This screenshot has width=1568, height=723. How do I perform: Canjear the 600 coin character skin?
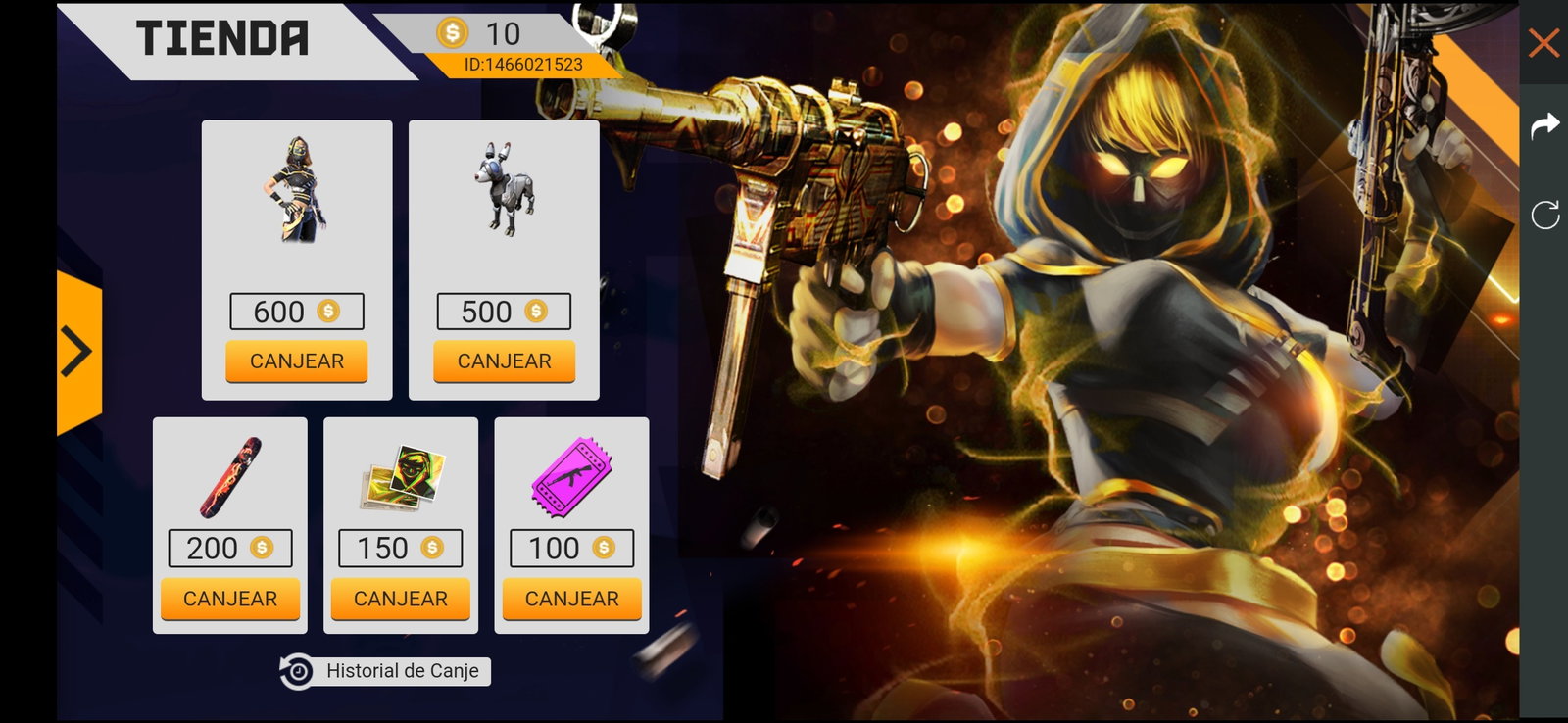[x=296, y=361]
